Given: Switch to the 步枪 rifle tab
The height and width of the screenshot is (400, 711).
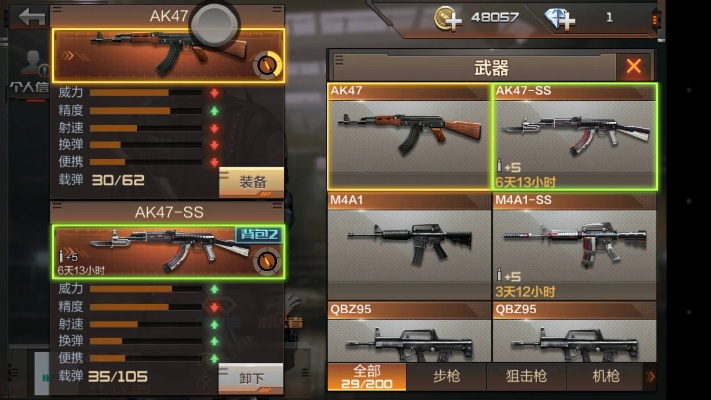Looking at the screenshot, I should [x=446, y=376].
